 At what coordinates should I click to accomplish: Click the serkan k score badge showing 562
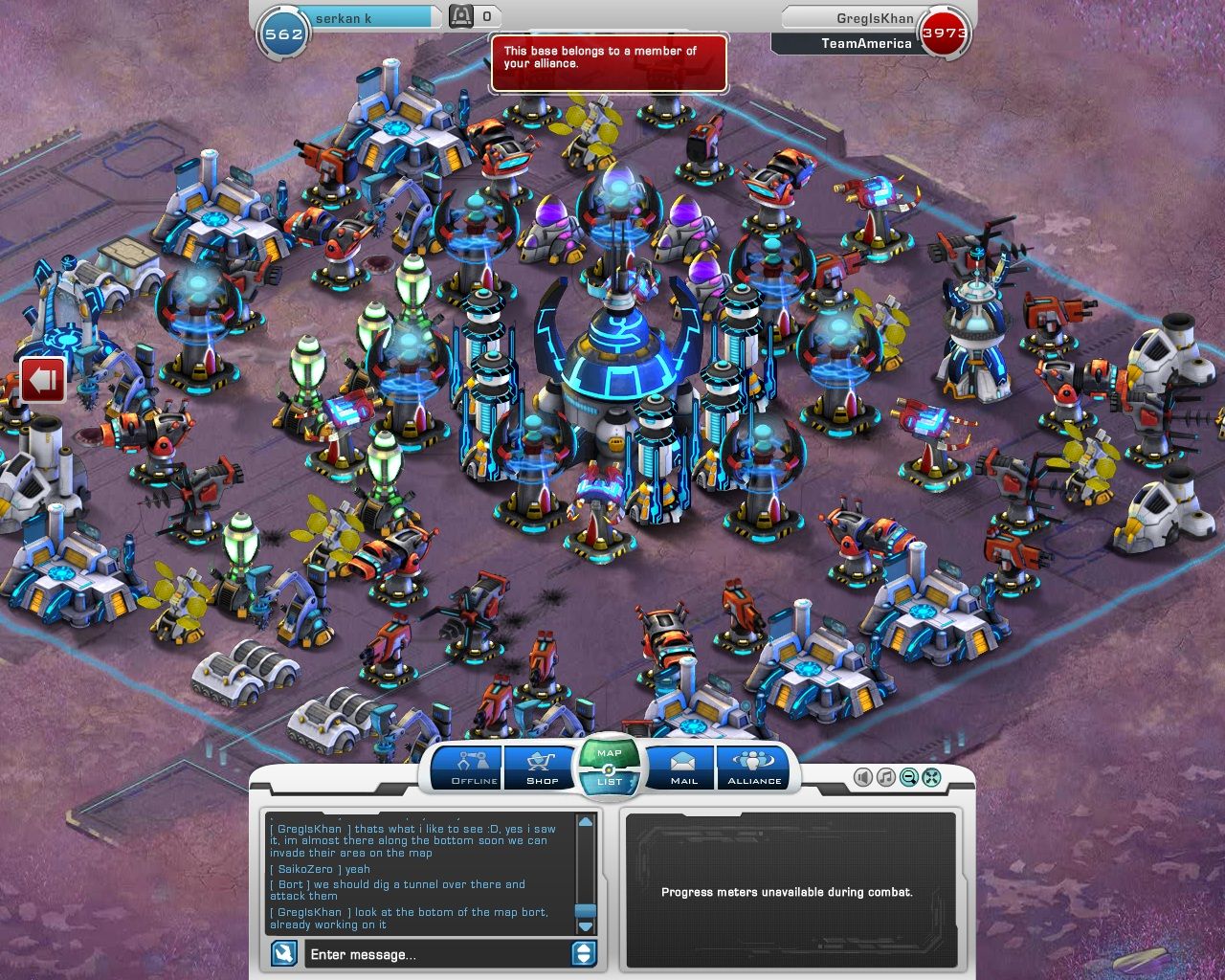pos(284,31)
